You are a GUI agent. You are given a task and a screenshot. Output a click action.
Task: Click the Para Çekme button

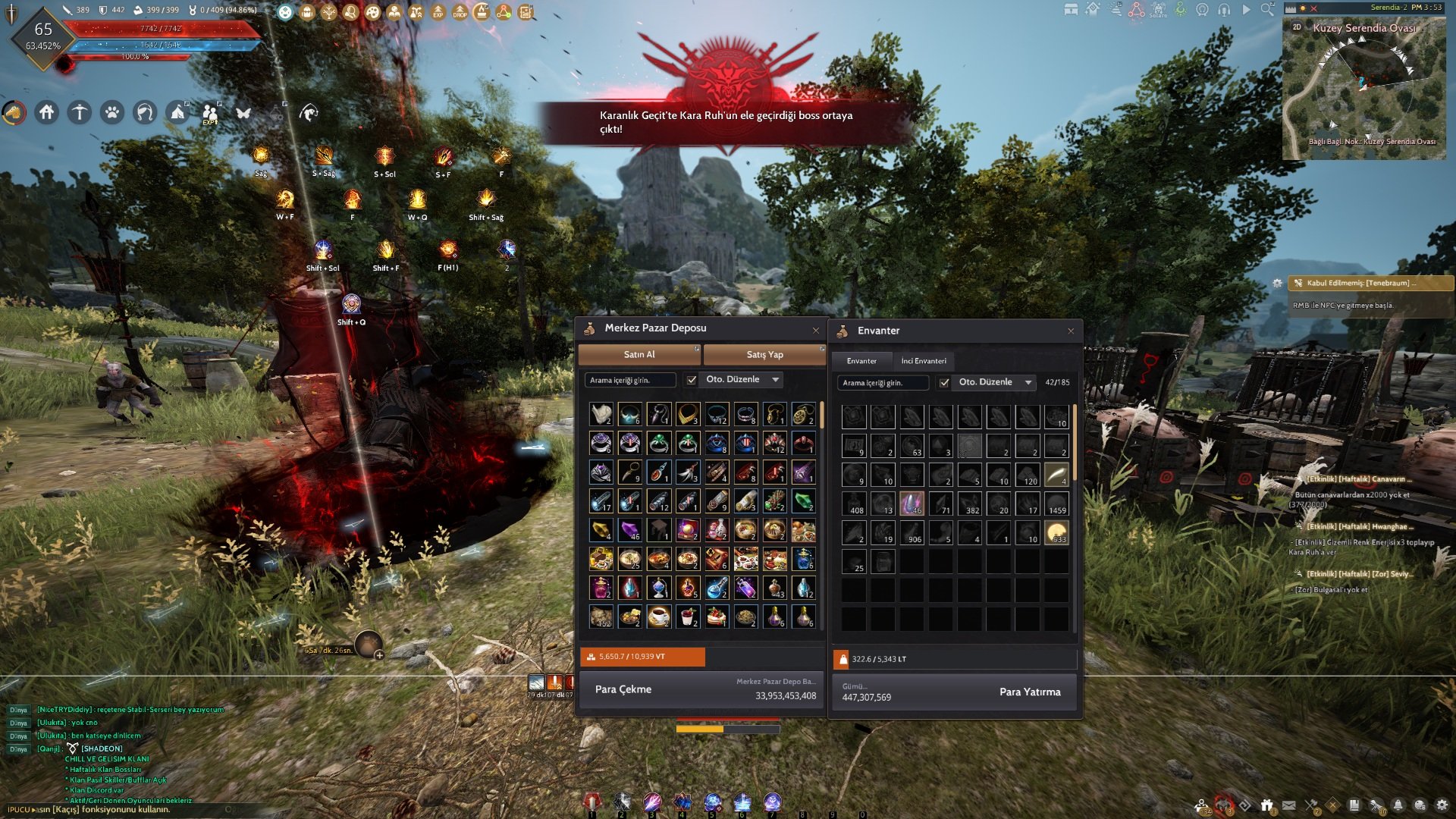click(x=623, y=689)
